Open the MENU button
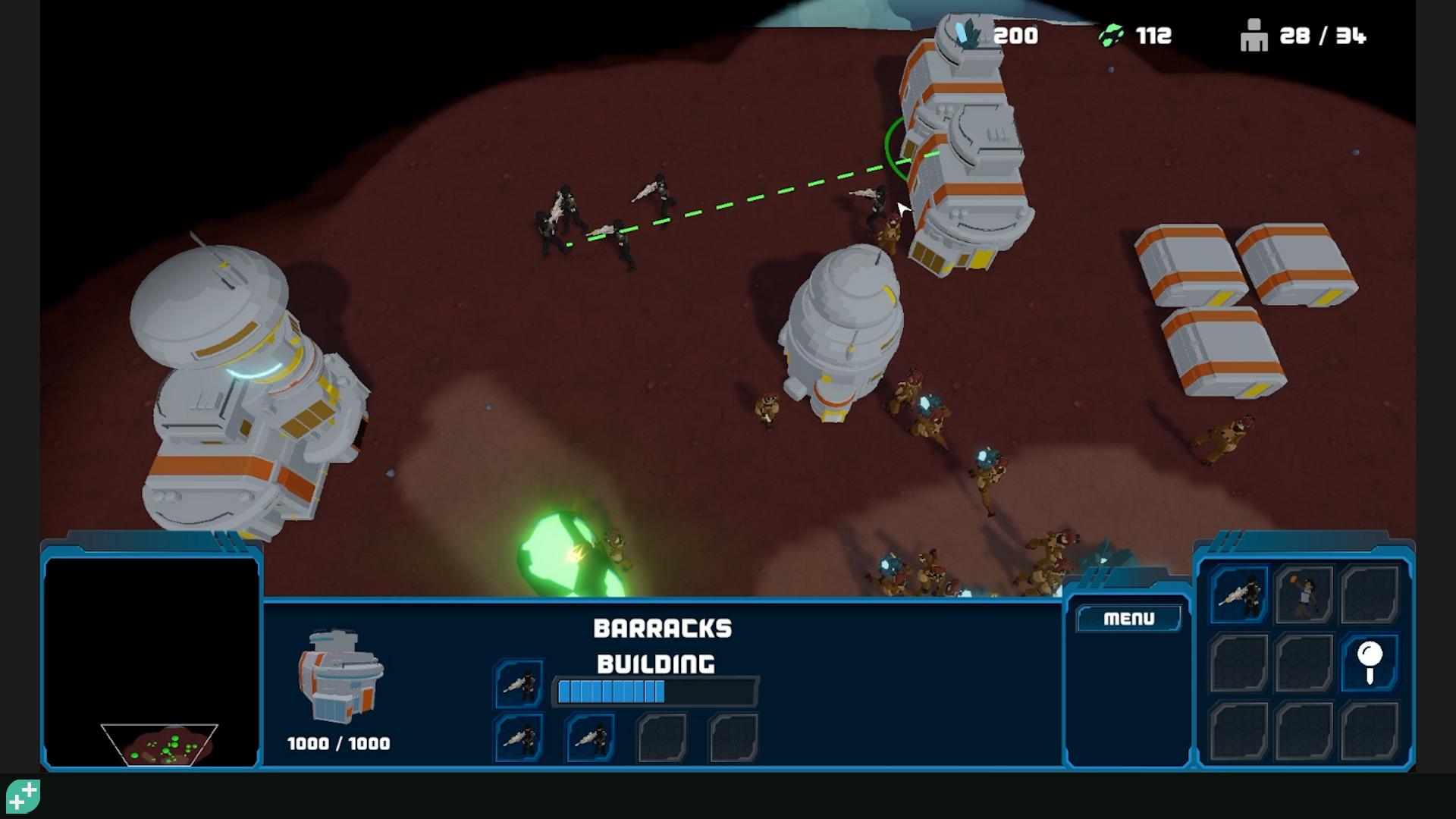This screenshot has width=1456, height=819. pyautogui.click(x=1129, y=618)
